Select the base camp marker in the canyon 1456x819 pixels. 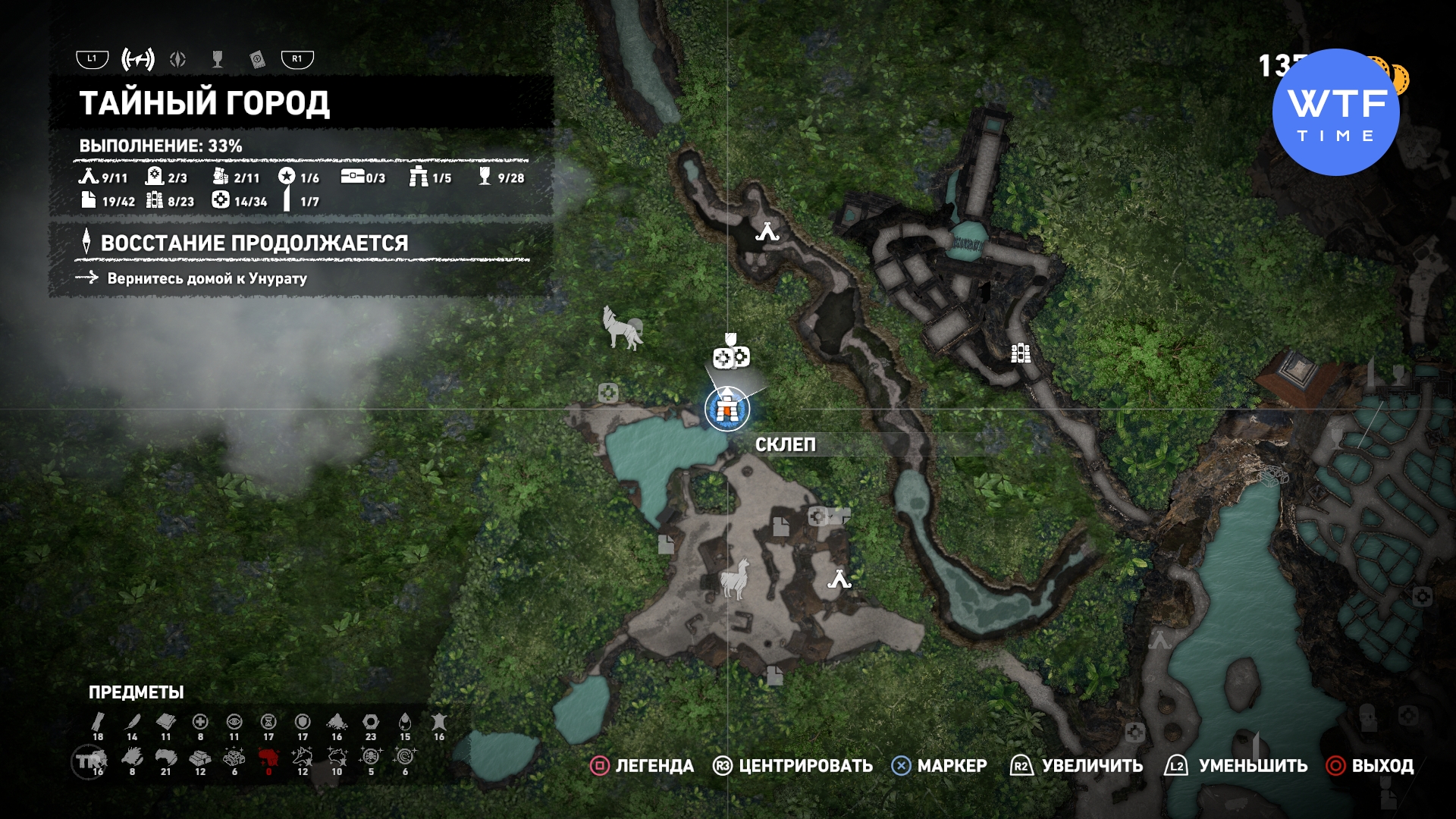coord(767,232)
